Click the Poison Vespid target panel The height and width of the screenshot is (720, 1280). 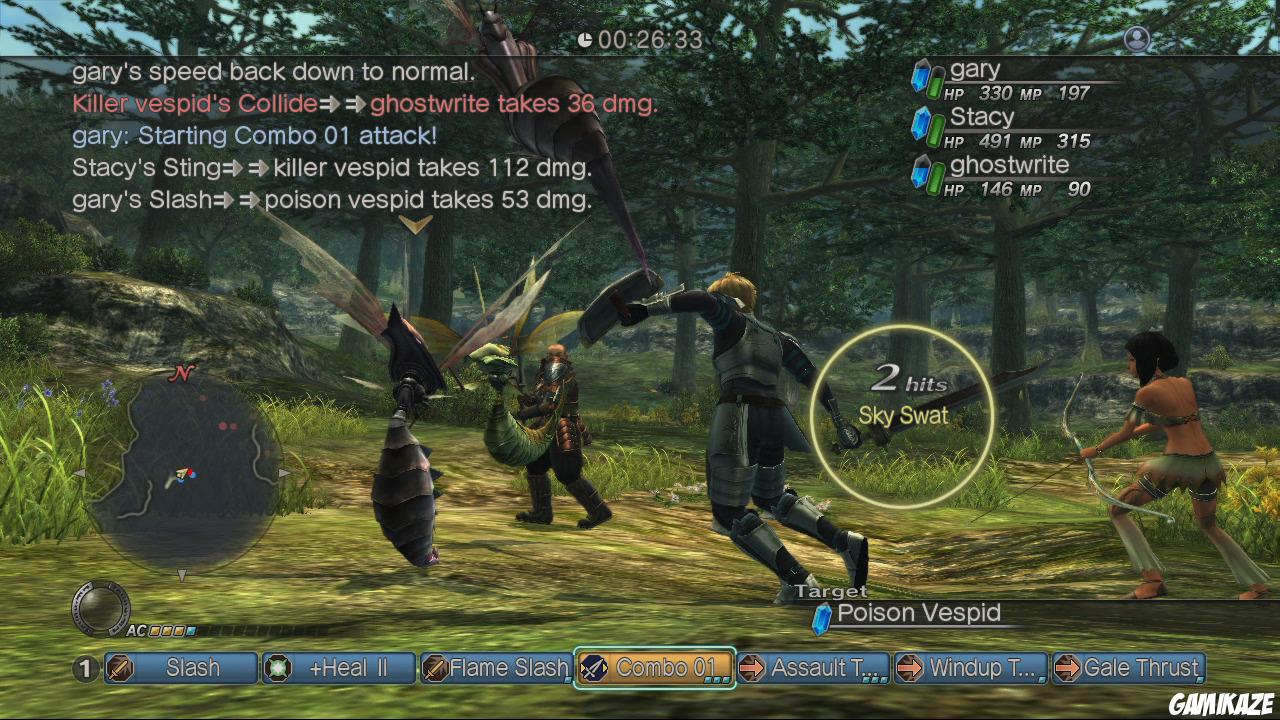(x=918, y=614)
